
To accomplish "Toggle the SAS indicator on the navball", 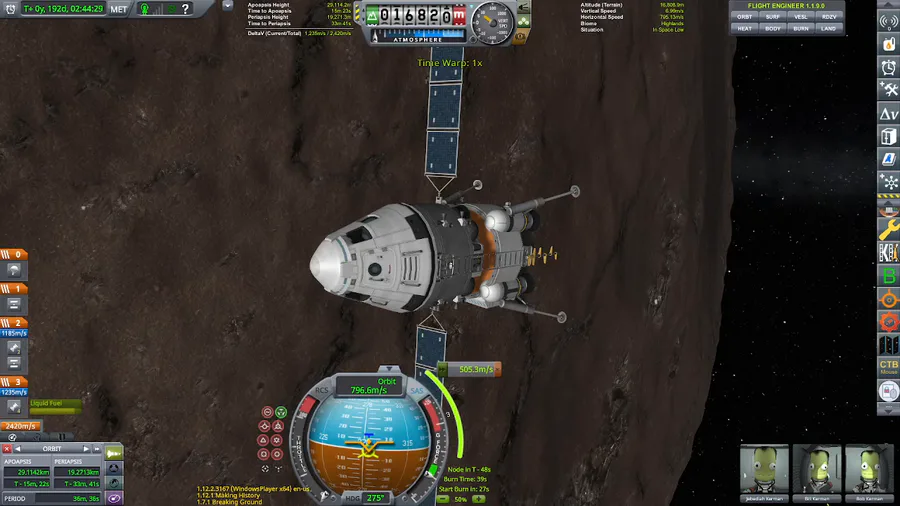I will (416, 391).
